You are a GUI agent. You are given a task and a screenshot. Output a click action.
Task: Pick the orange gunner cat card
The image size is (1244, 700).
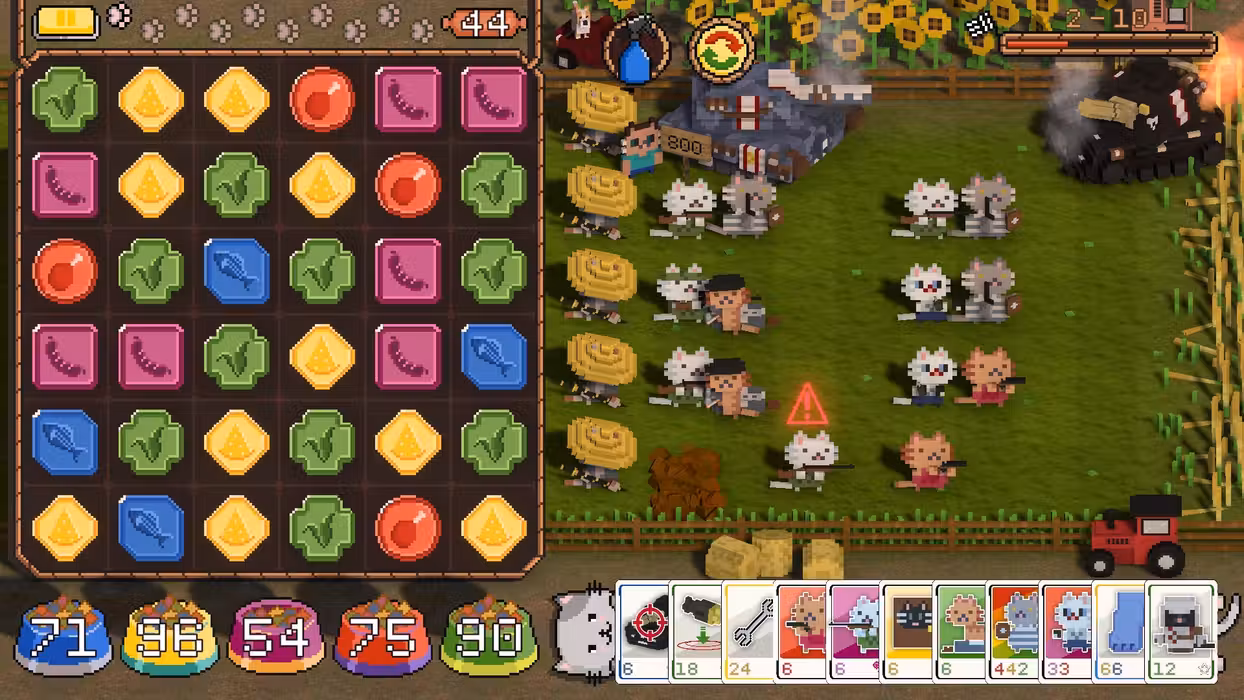pos(802,630)
